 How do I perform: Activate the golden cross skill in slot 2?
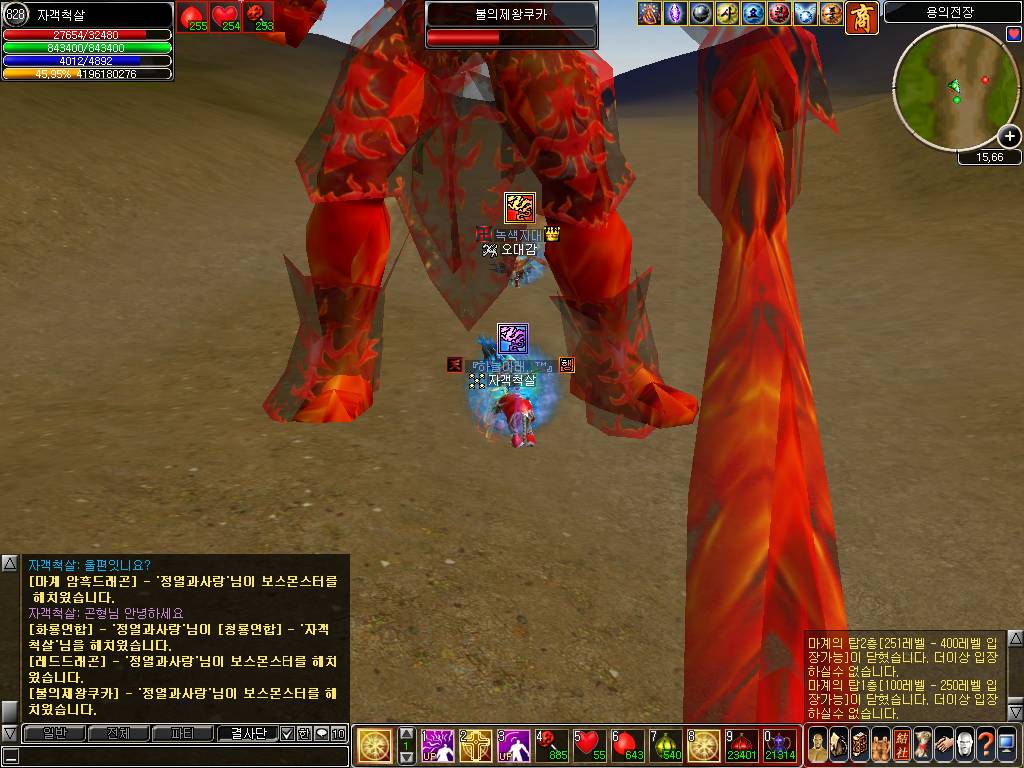pos(475,745)
